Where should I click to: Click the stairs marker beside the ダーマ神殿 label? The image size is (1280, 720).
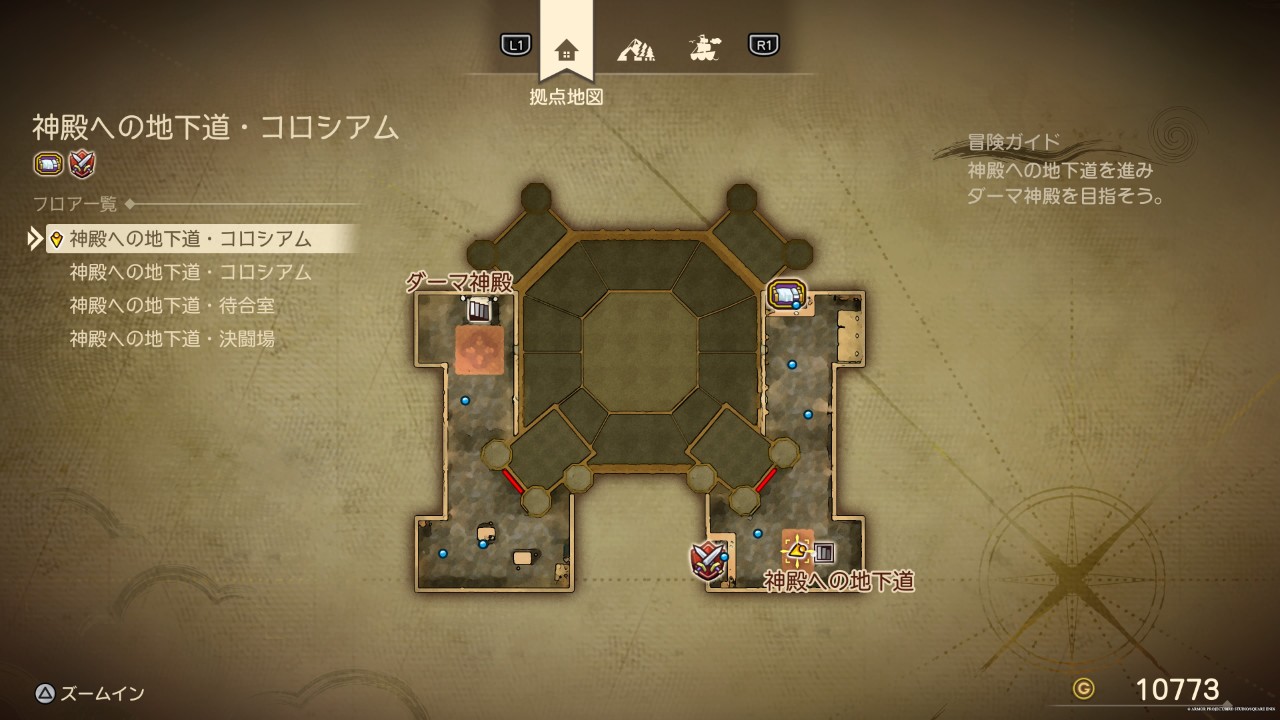pos(480,310)
